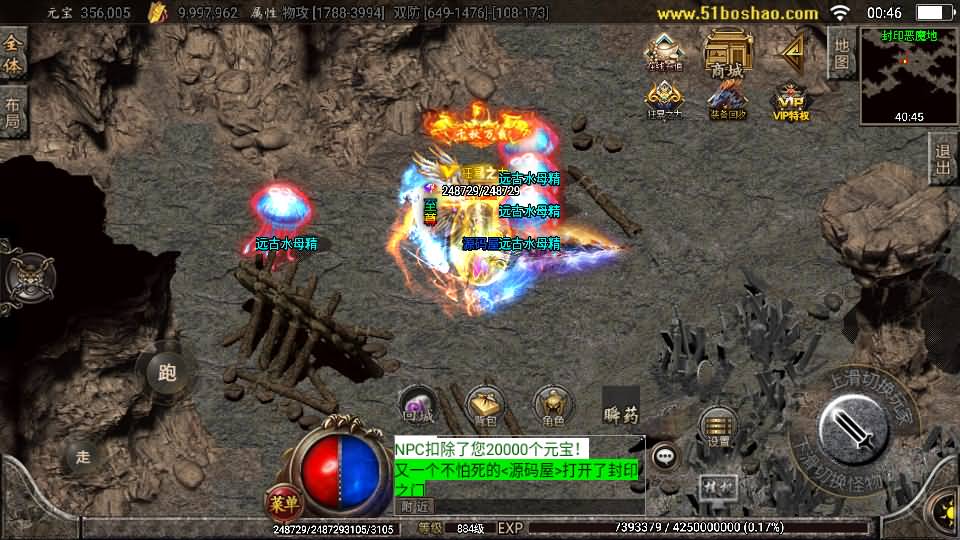Open the gold ingot rewards icon
Viewport: 960px width, 540px height.
point(664,52)
